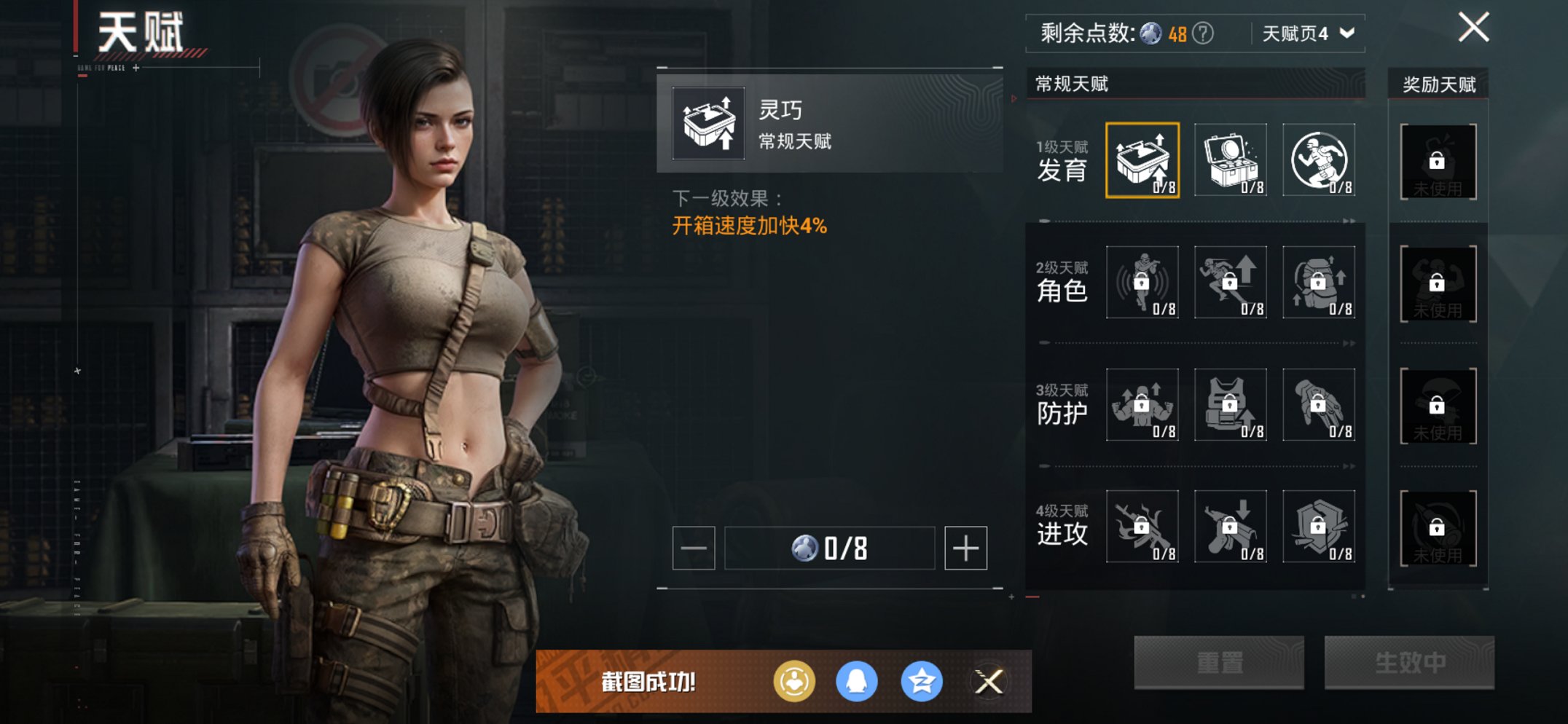Select the backpack capacity talent icon
The image size is (1568, 724).
point(1317,283)
